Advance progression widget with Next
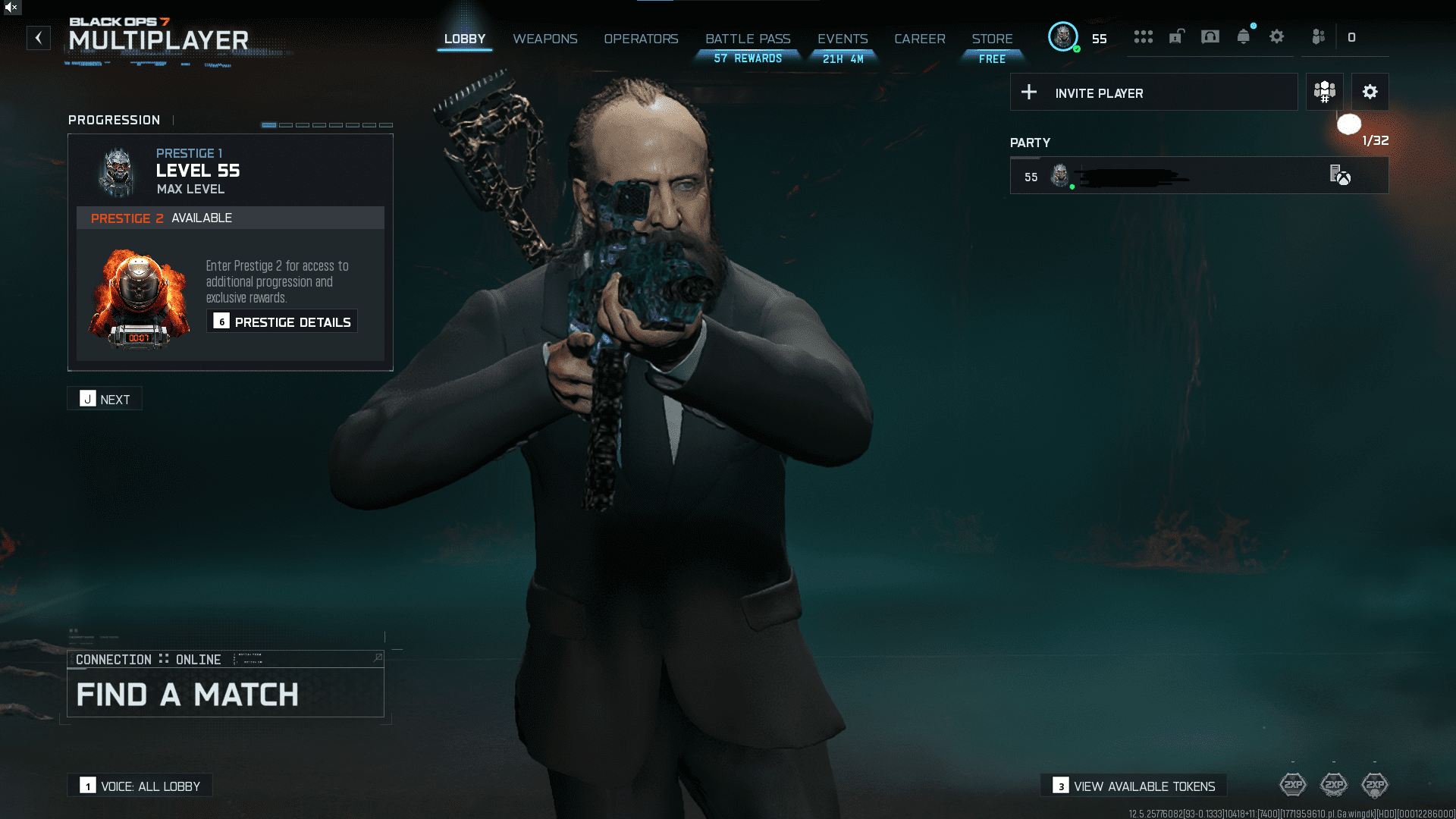Viewport: 1456px width, 819px height. [x=104, y=398]
